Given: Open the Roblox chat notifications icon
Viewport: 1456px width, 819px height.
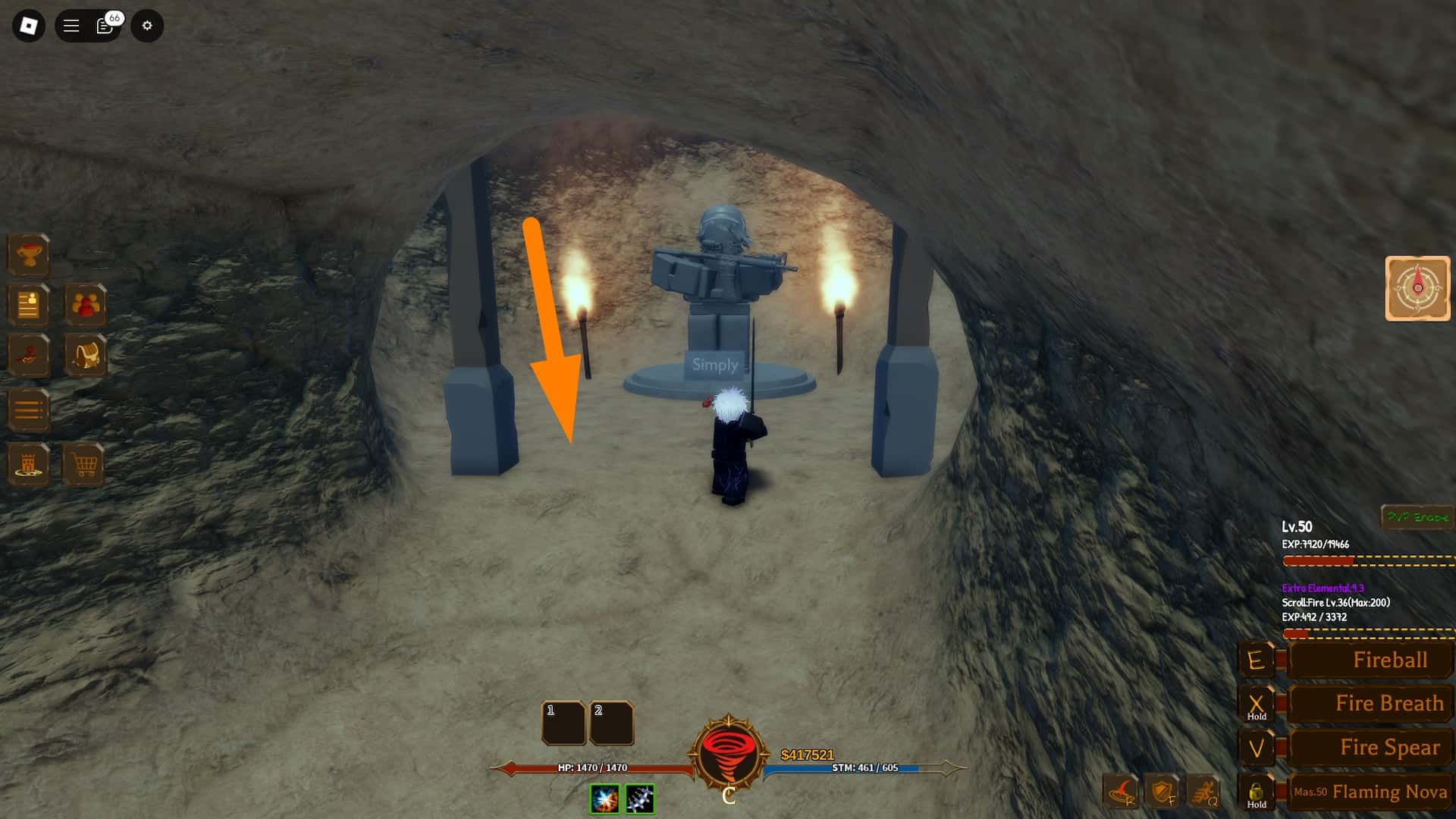Looking at the screenshot, I should pyautogui.click(x=104, y=25).
